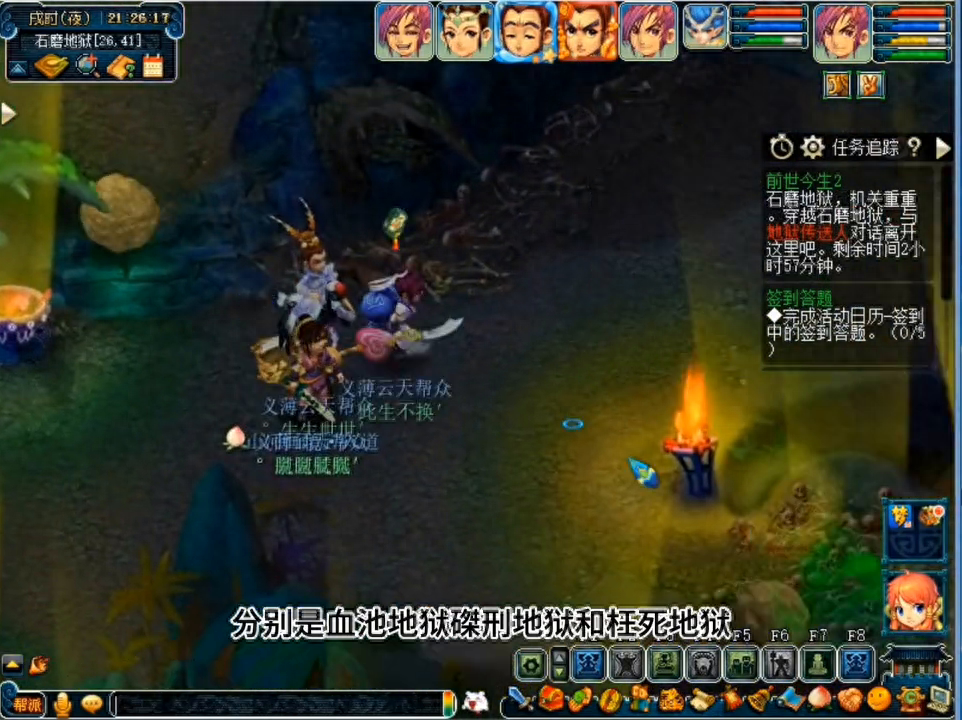The height and width of the screenshot is (720, 962).
Task: Open the world map magnifier icon
Action: (x=87, y=67)
